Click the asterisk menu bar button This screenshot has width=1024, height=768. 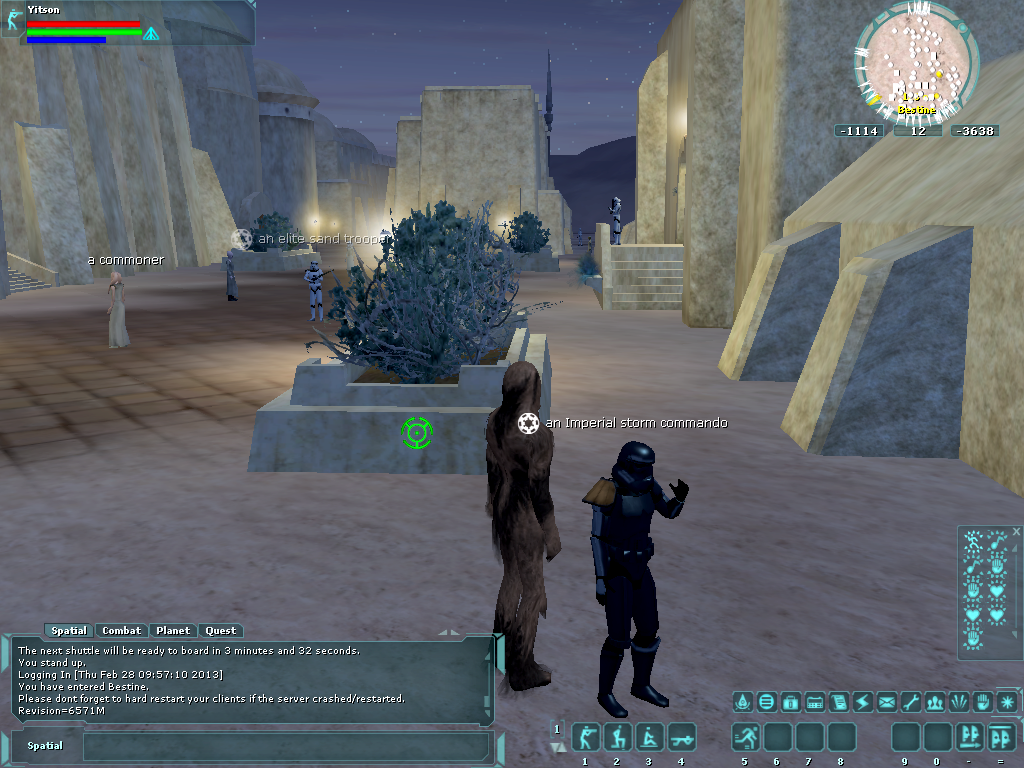(x=1007, y=702)
